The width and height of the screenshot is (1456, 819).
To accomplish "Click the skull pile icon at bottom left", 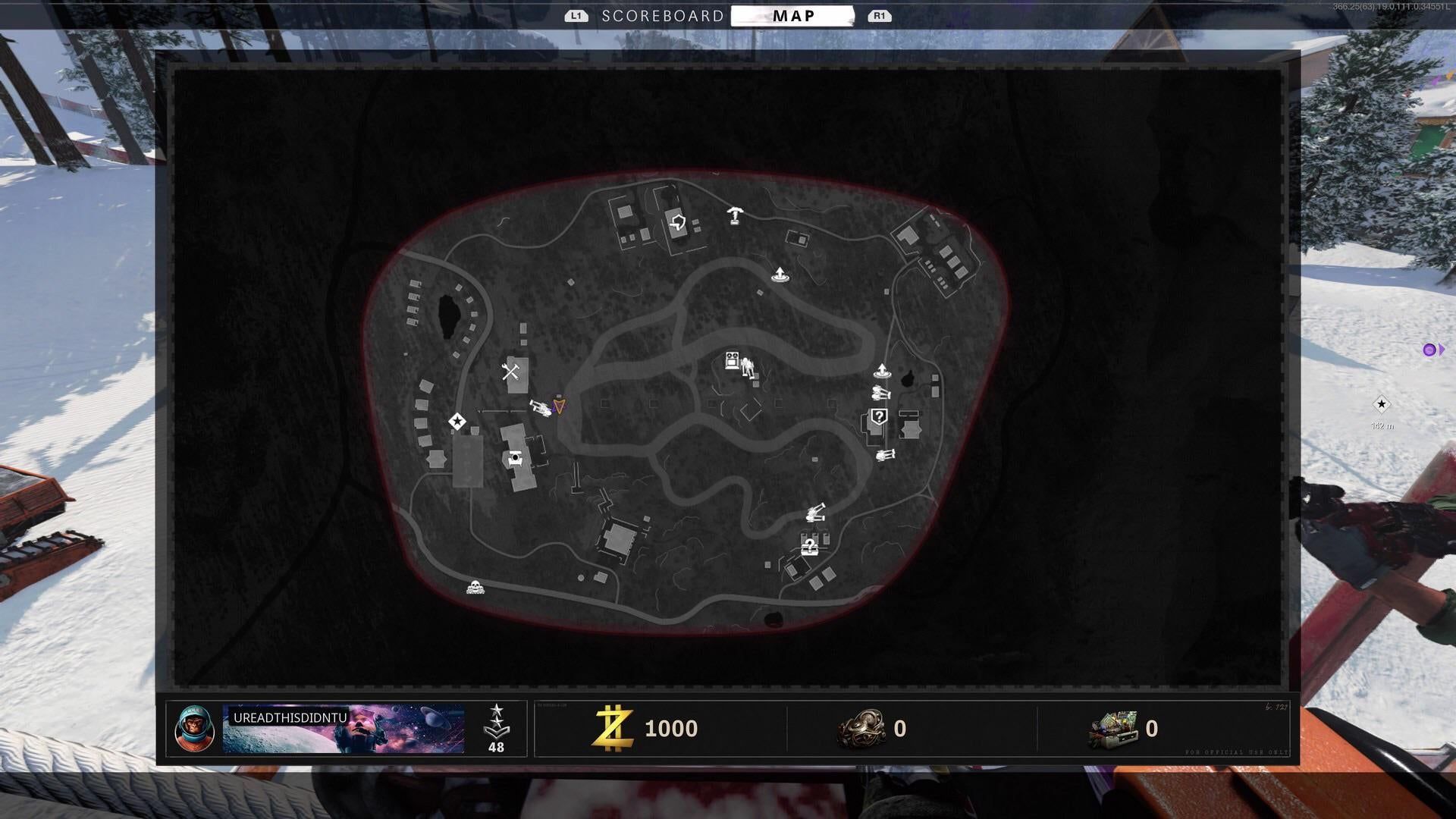I will pyautogui.click(x=476, y=585).
